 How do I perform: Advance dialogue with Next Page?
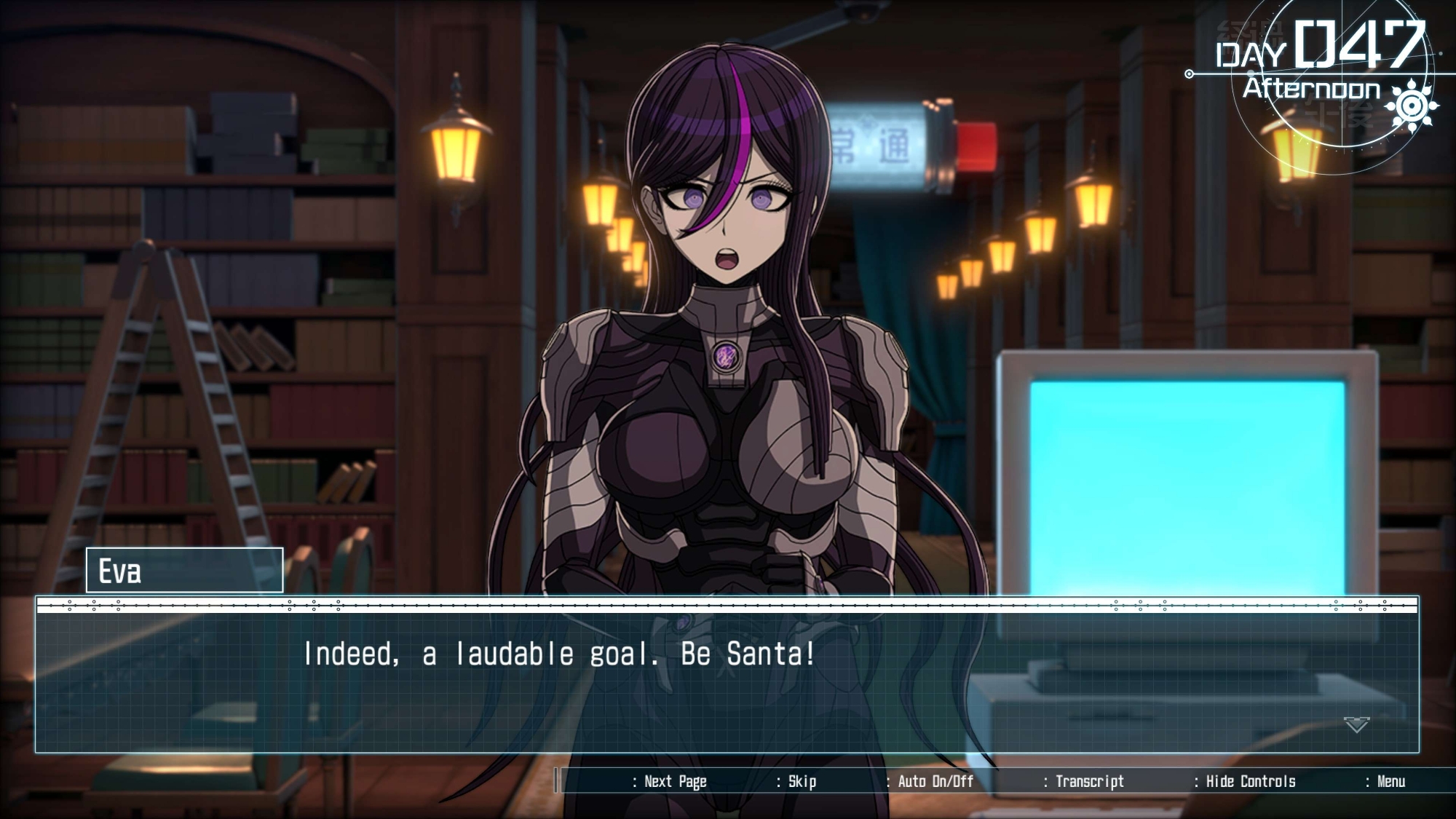click(674, 782)
